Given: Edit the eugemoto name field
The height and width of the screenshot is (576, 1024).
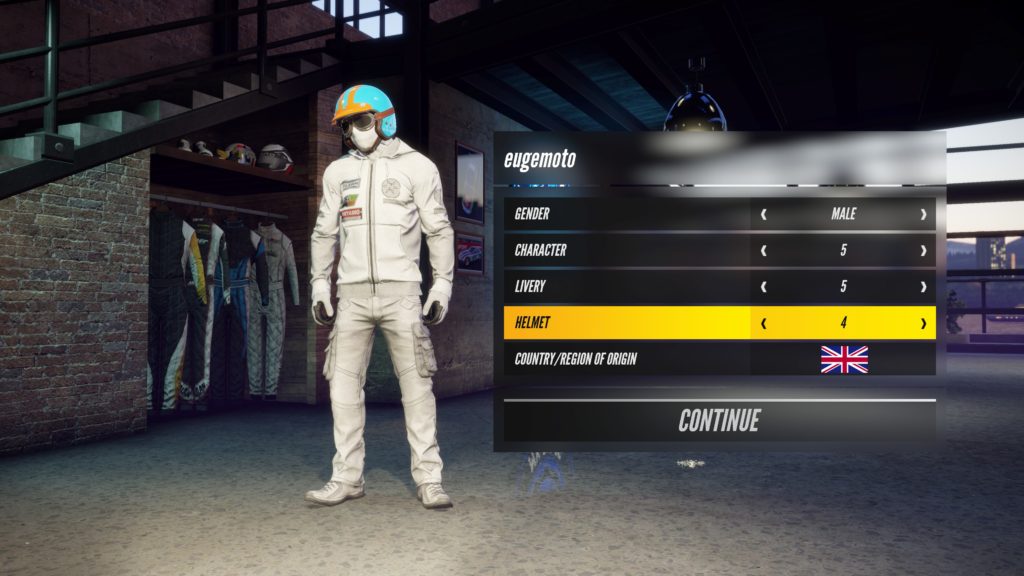Looking at the screenshot, I should coord(540,159).
